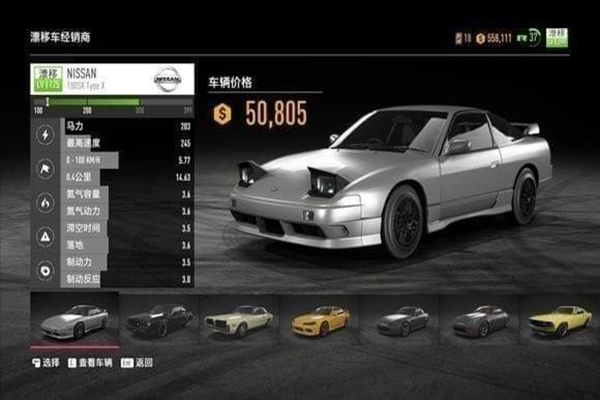Viewport: 600px width, 400px height.
Task: Choose the black car thumbnail
Action: pyautogui.click(x=159, y=320)
